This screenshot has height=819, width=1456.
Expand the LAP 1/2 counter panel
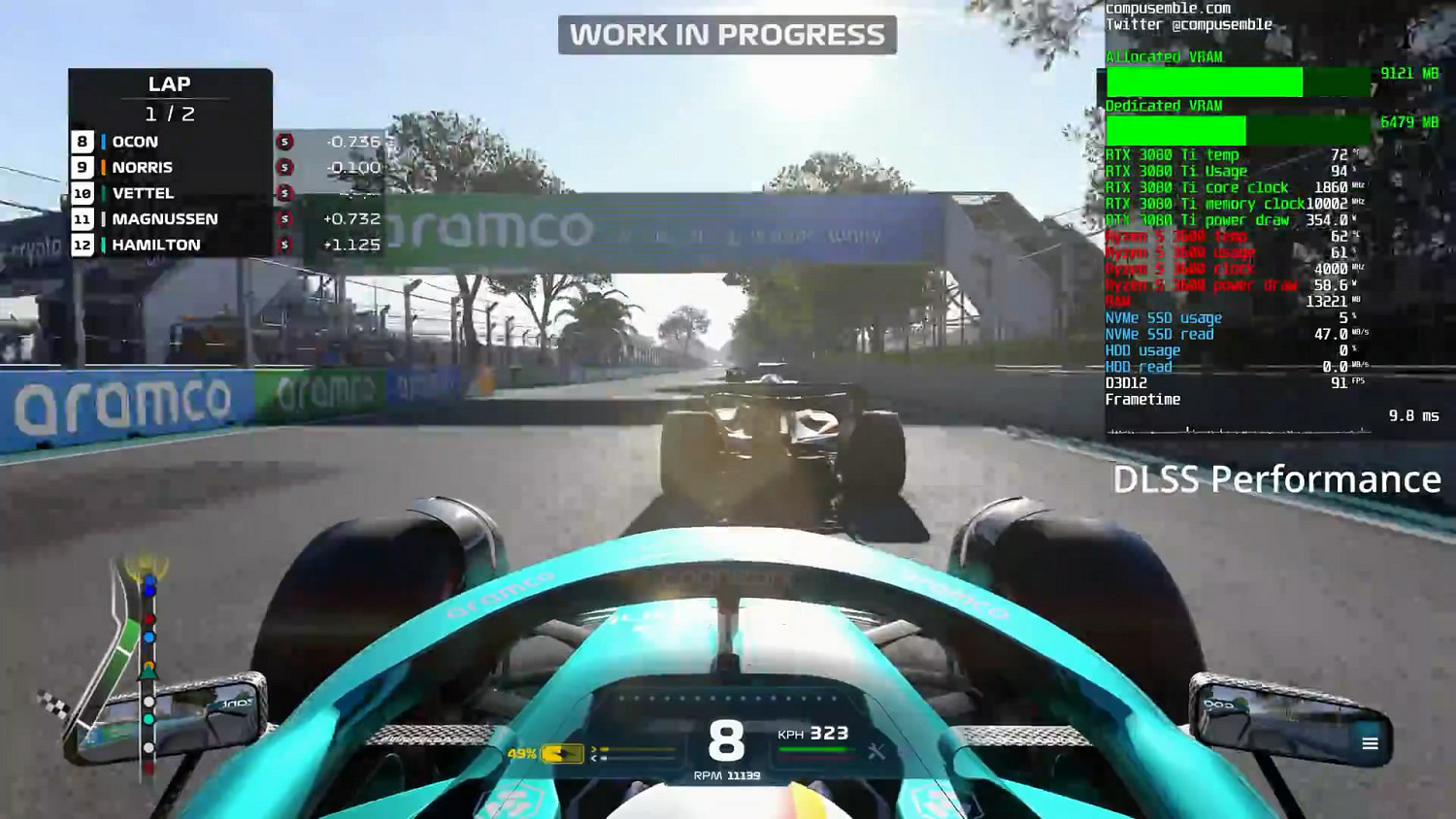[x=170, y=97]
